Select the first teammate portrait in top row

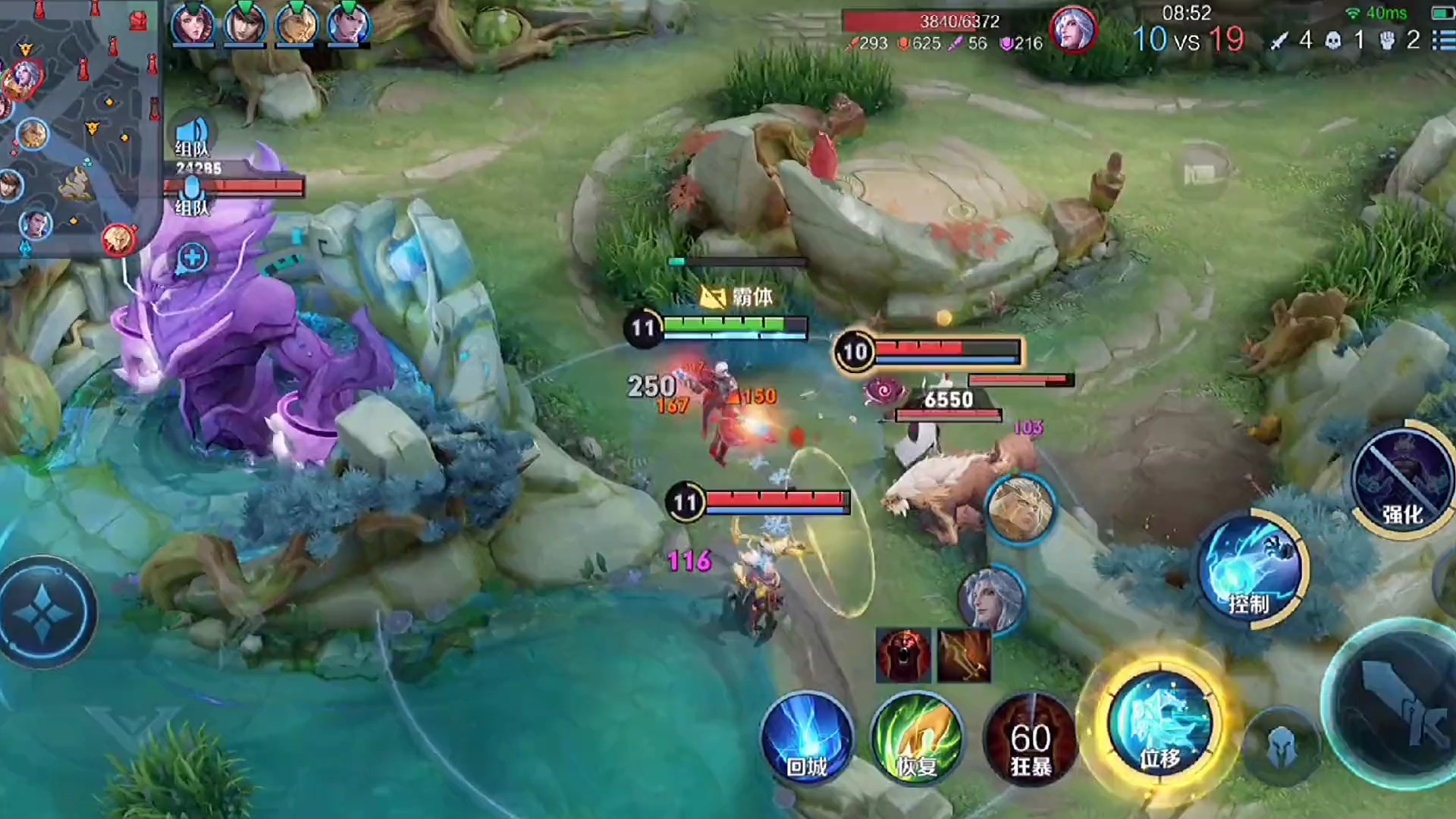pyautogui.click(x=193, y=24)
